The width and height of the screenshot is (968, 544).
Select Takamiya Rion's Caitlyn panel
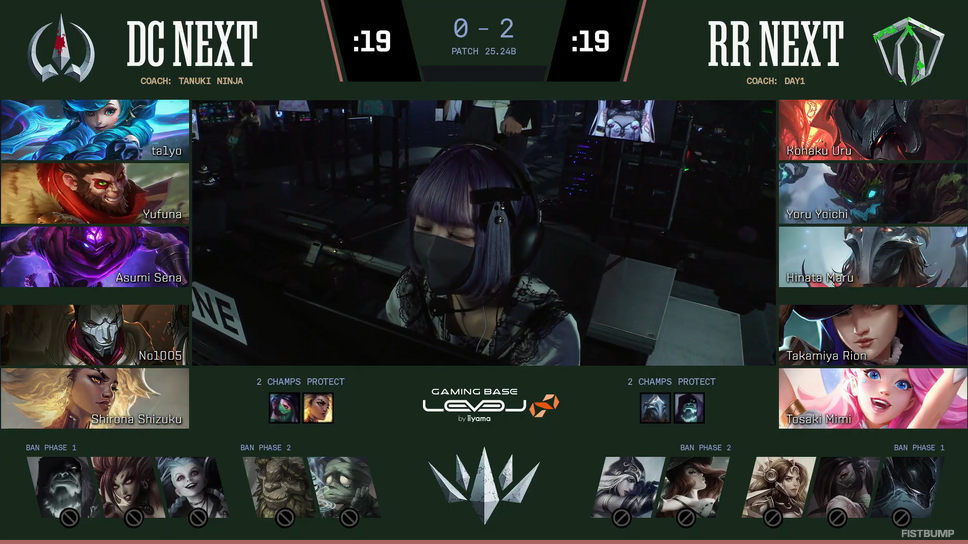tap(873, 335)
